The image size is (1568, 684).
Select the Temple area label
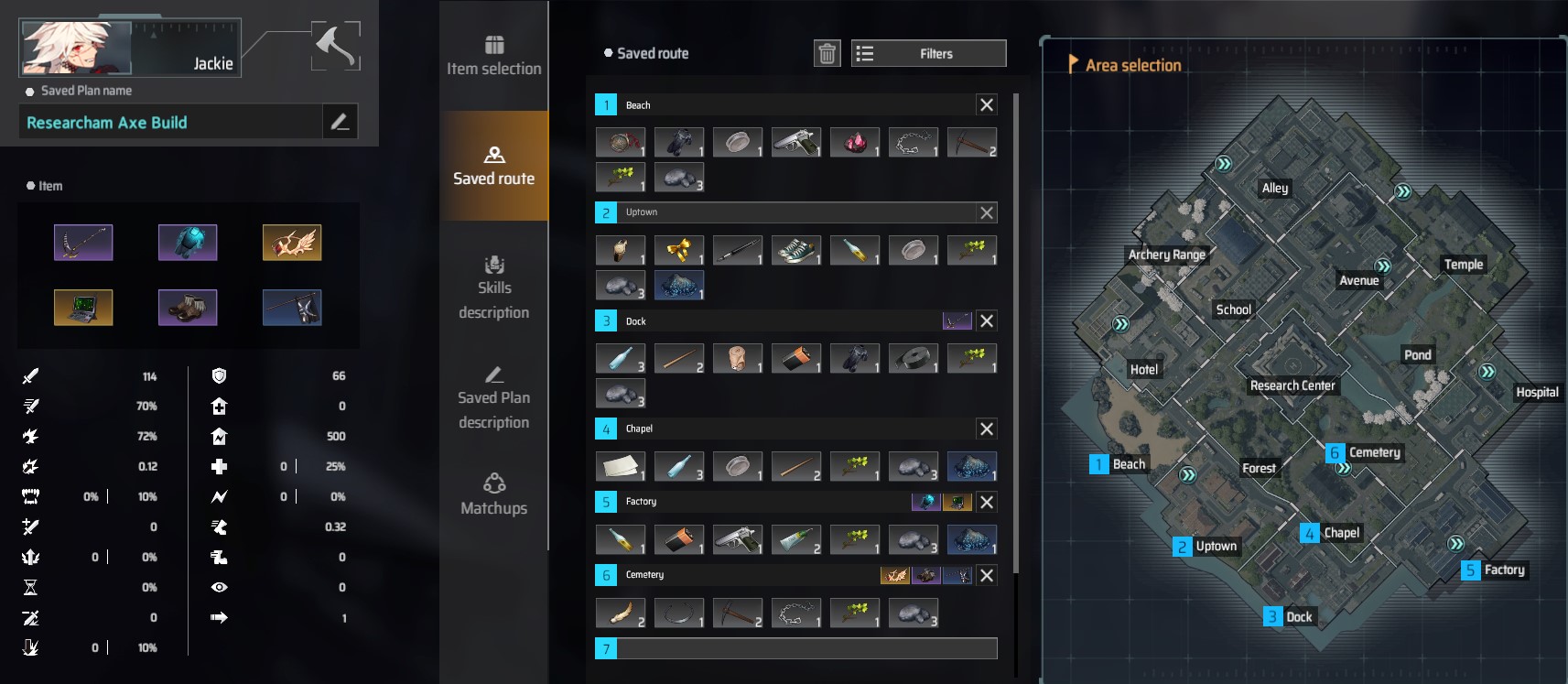point(1463,265)
